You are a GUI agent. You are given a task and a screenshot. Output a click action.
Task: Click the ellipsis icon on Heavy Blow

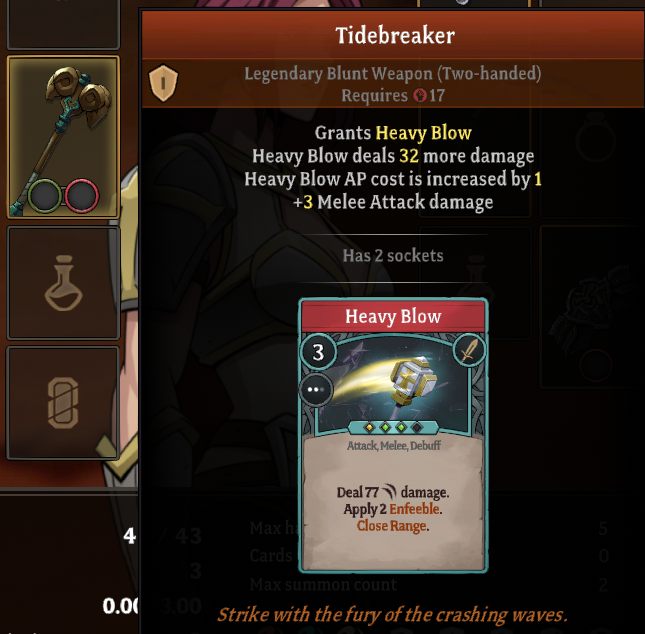316,389
